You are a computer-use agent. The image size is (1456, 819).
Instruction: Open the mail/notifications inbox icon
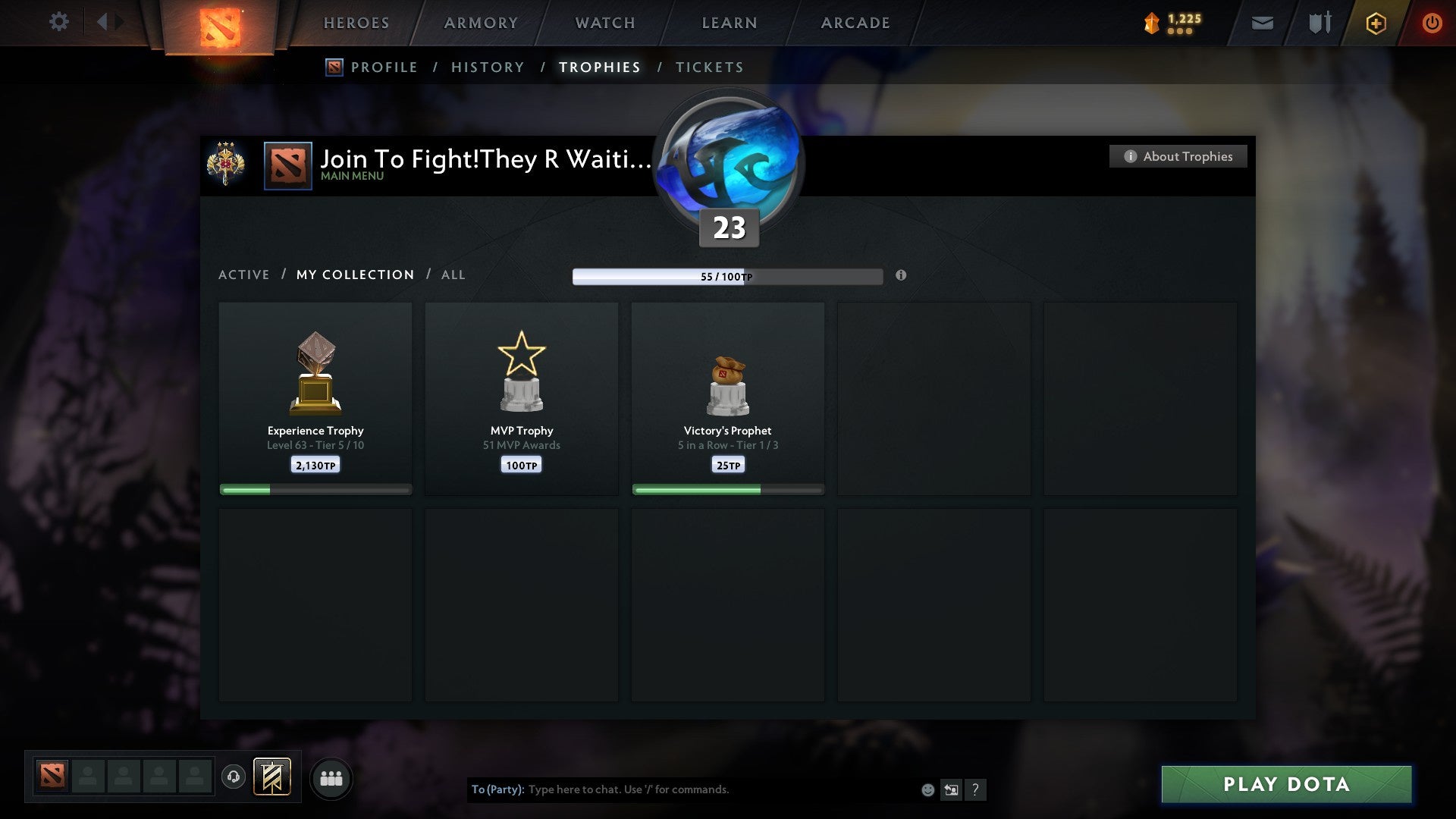[x=1261, y=23]
